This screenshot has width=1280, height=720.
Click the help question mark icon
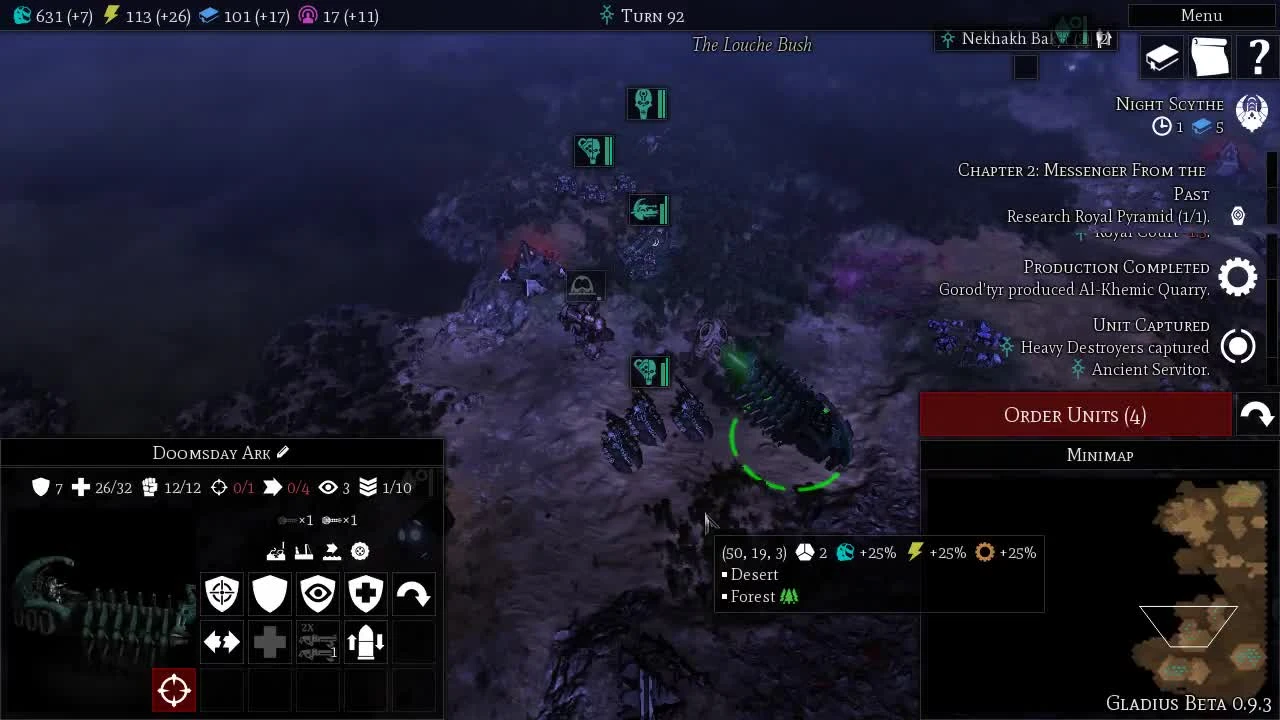point(1258,57)
